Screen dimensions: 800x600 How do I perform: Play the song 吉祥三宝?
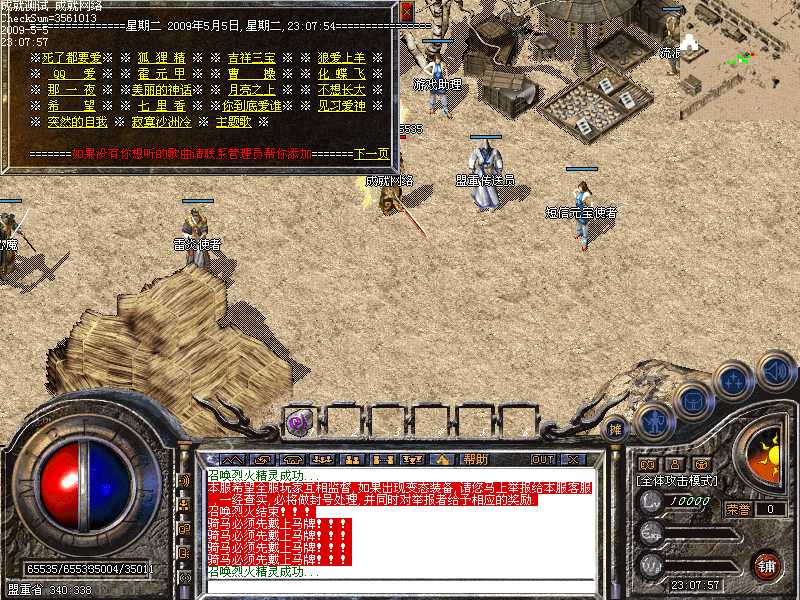point(250,58)
